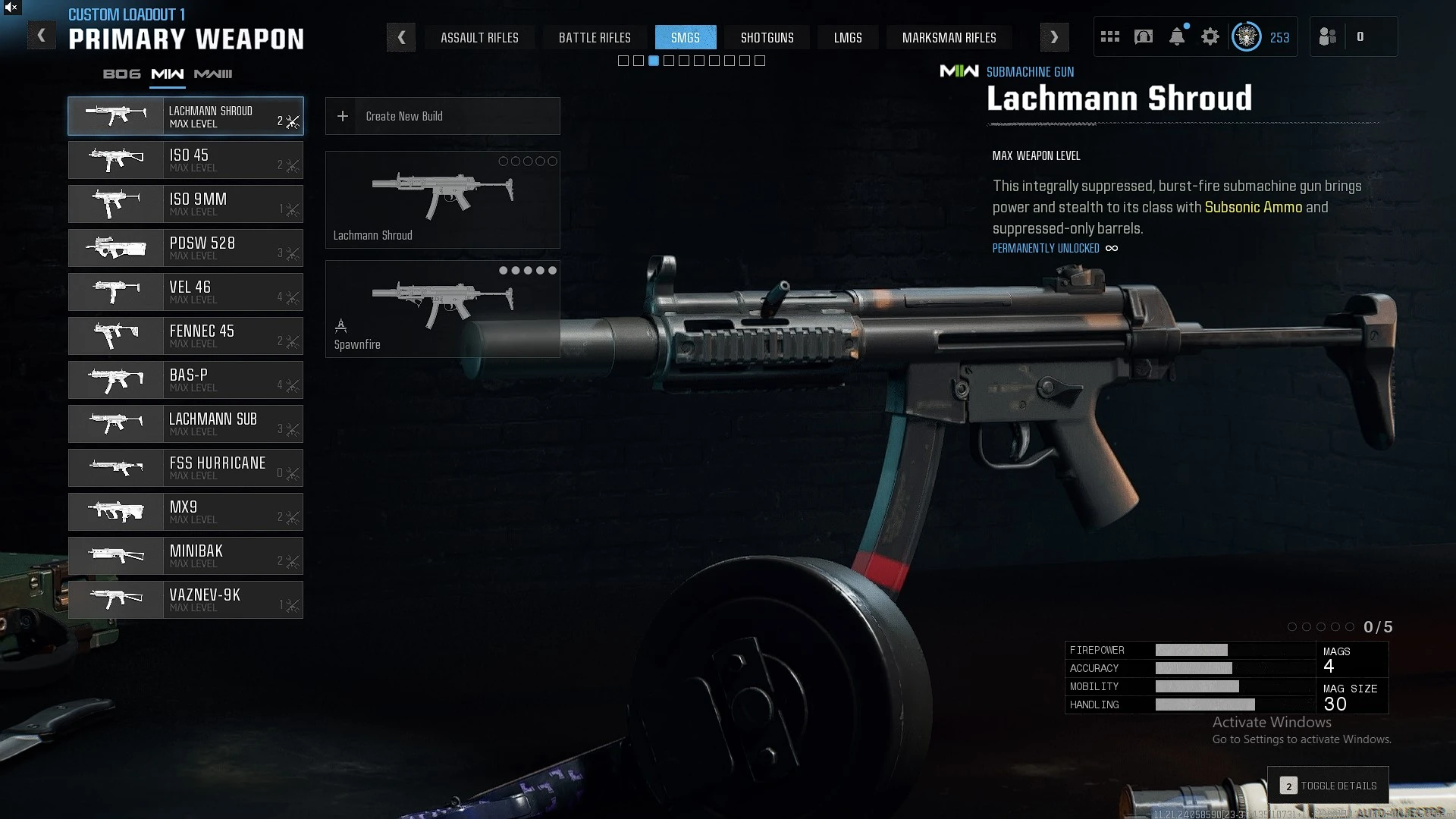Open the Battle Rifles category
The image size is (1456, 819).
tap(595, 37)
